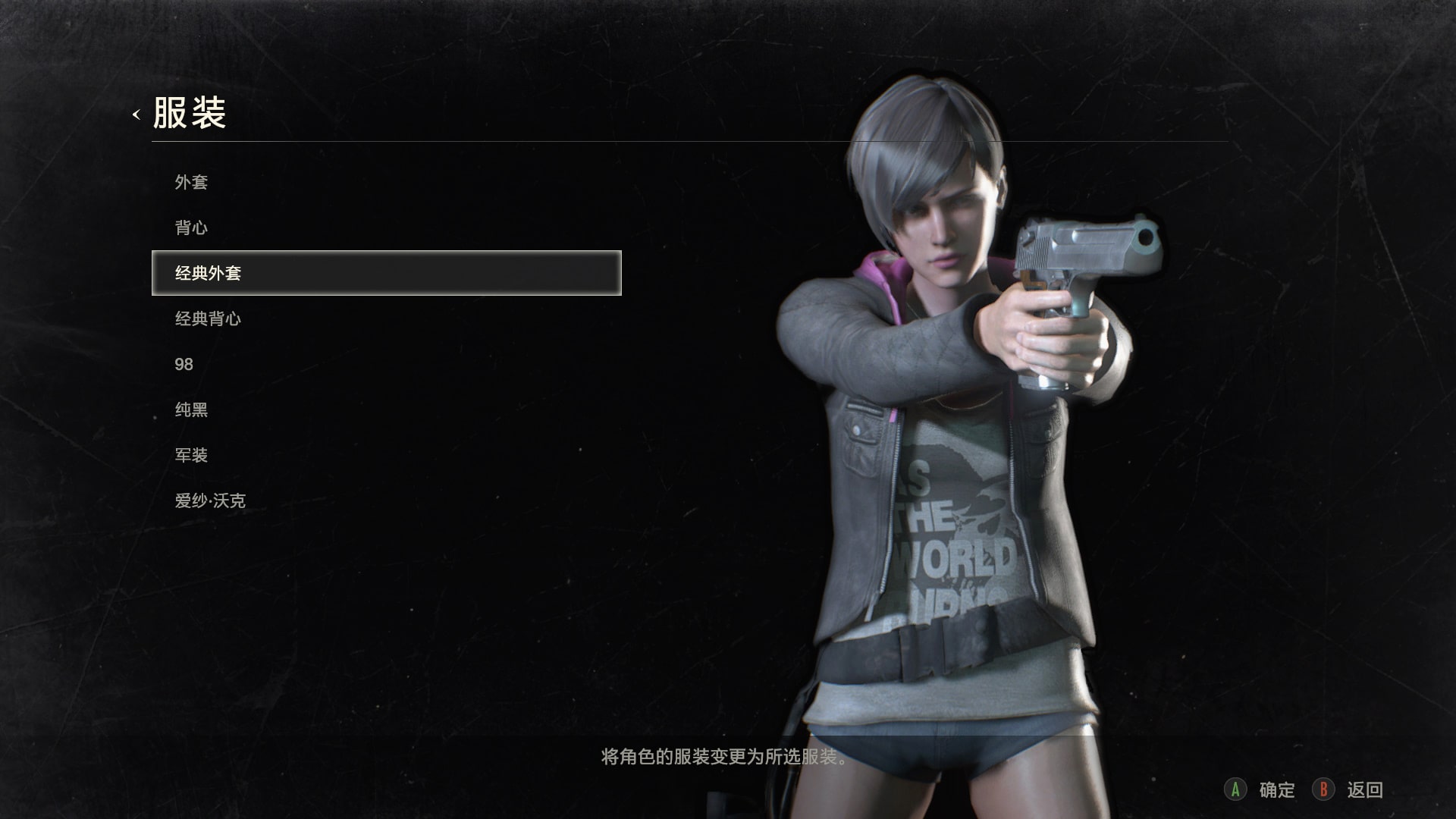This screenshot has height=819, width=1456.
Task: Pick the 经典背心 costume
Action: click(x=208, y=318)
